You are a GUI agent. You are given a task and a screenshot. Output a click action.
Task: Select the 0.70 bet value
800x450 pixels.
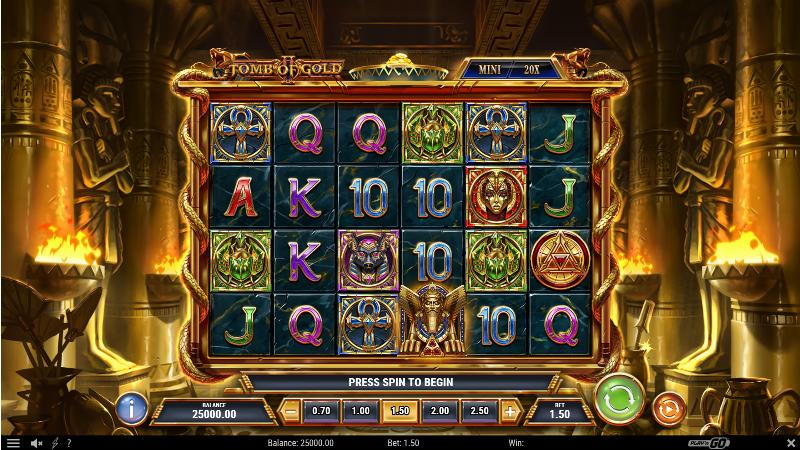pyautogui.click(x=321, y=410)
